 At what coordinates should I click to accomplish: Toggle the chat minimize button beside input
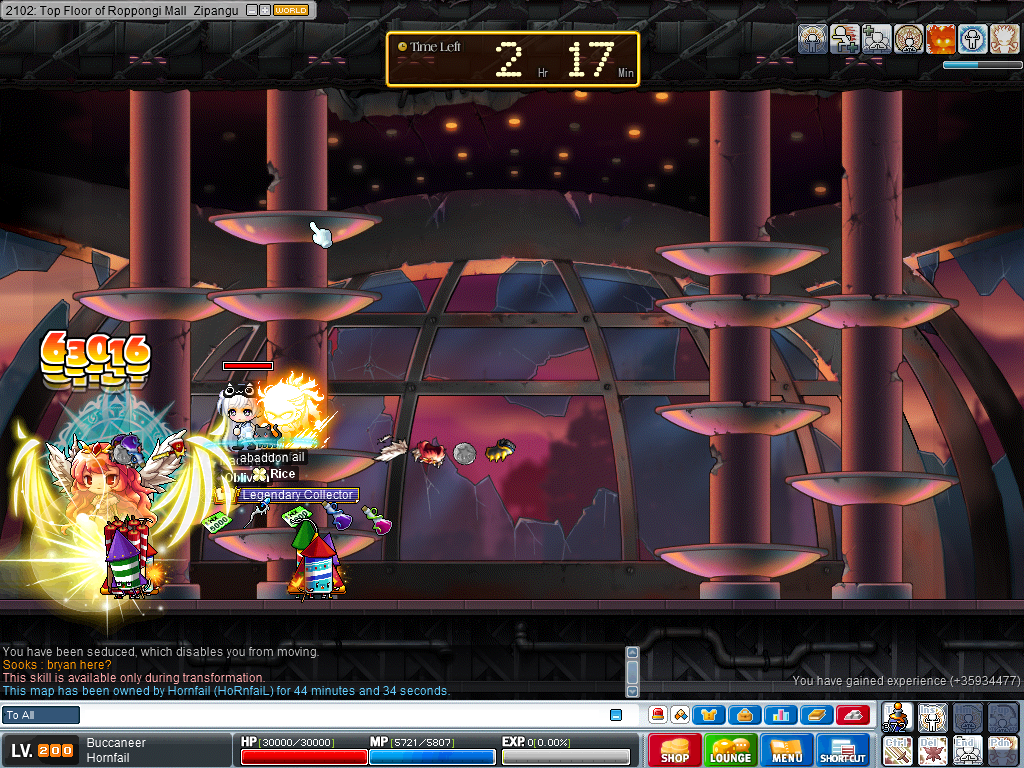tap(616, 715)
